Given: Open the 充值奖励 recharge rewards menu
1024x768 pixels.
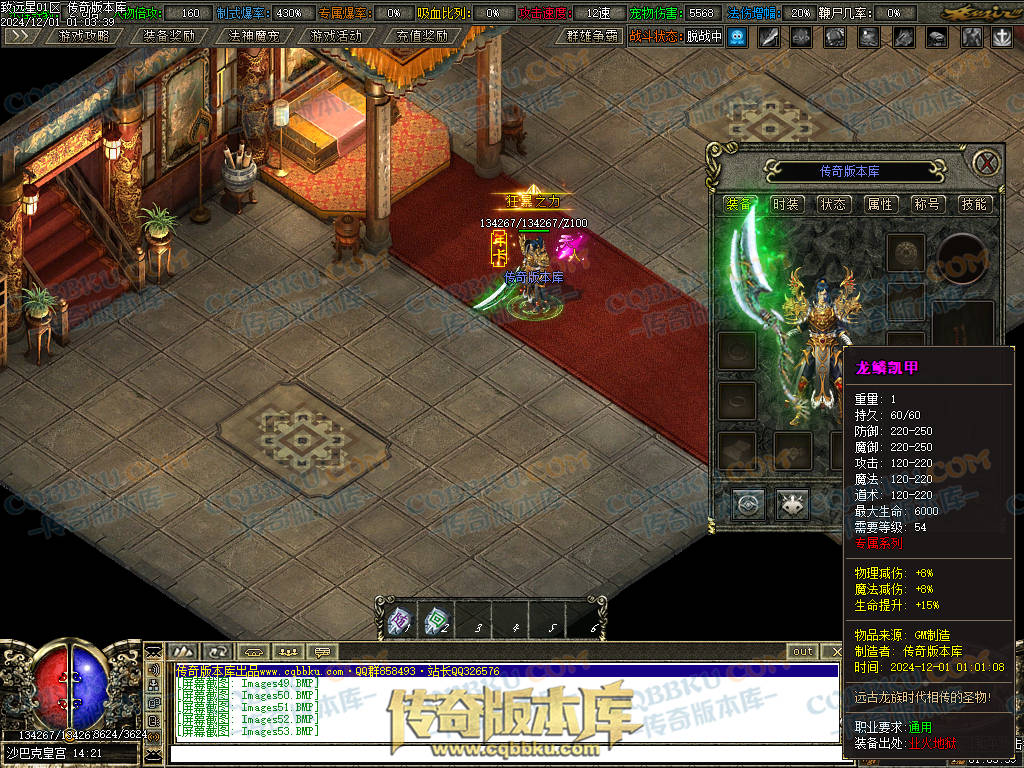Looking at the screenshot, I should (421, 36).
